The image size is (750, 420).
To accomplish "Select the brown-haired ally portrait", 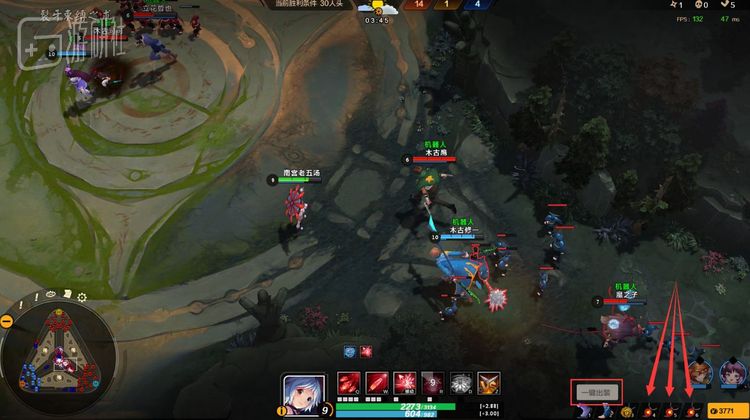I will 702,372.
